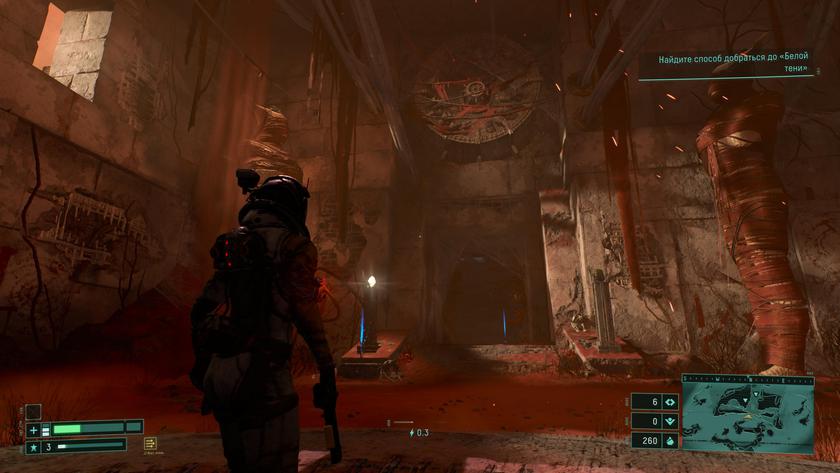840x473 pixels.
Task: Select the downward-arrow resource icon showing 0
Action: [x=669, y=421]
